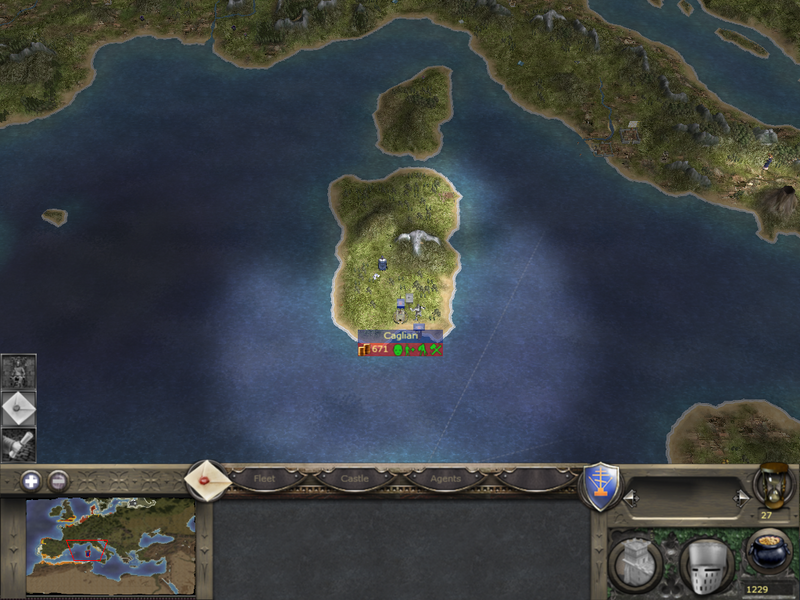Open the envelope message notification on the left
Image resolution: width=800 pixels, height=600 pixels.
(18, 408)
